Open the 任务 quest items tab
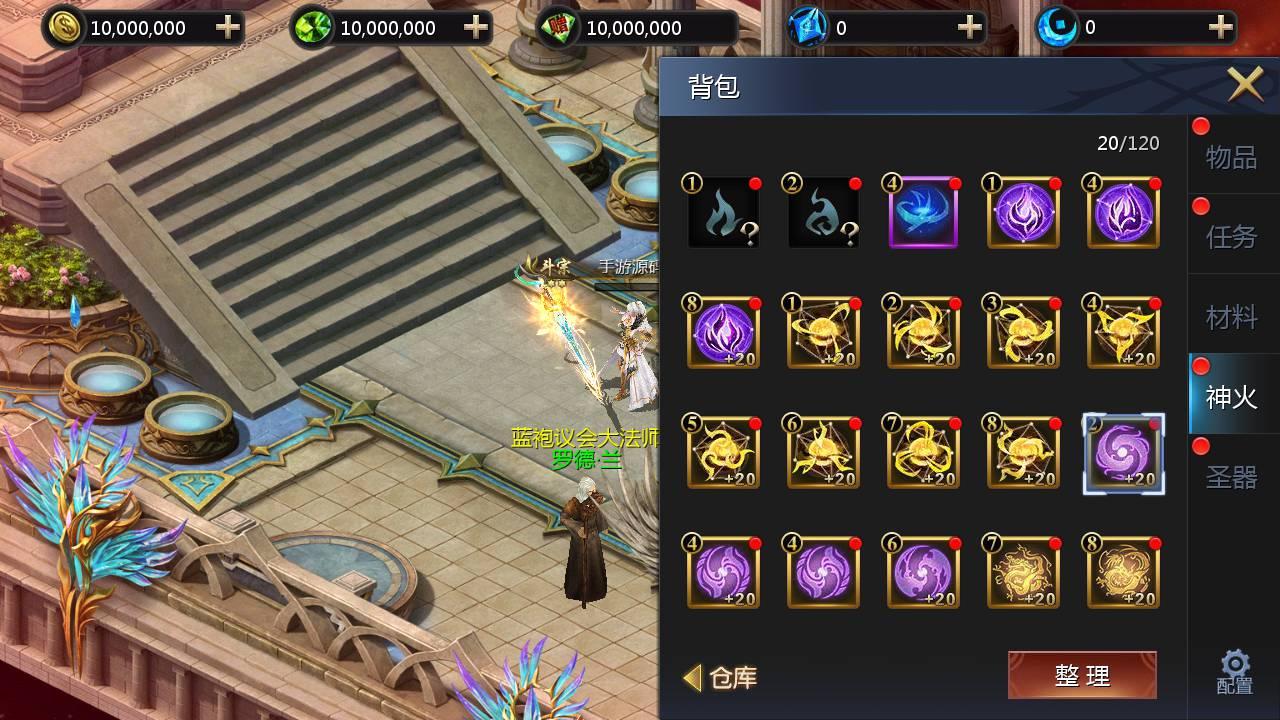This screenshot has height=720, width=1280. 1231,237
